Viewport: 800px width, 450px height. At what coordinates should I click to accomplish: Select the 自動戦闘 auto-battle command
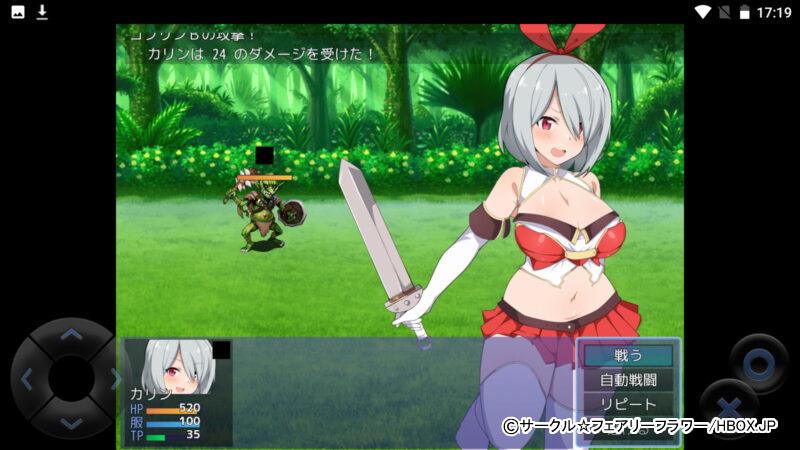[x=628, y=380]
